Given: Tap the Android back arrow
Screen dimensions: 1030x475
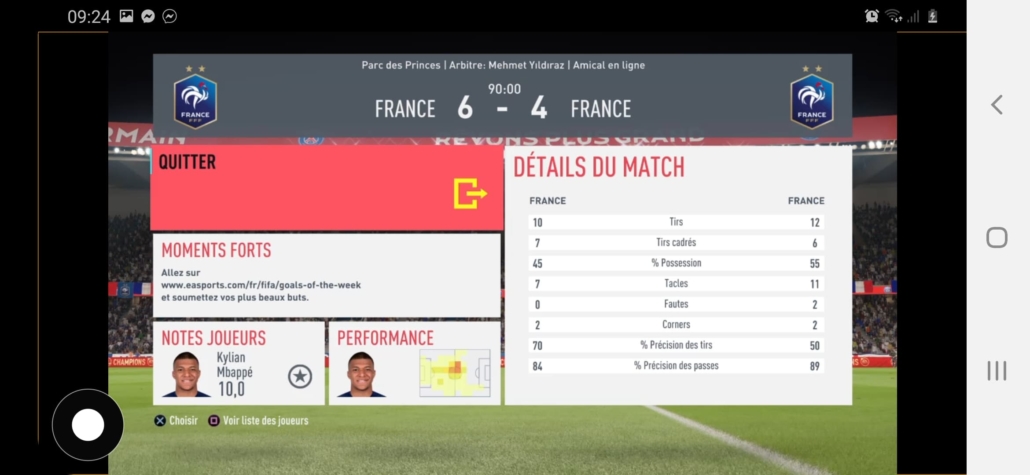Looking at the screenshot, I should [x=996, y=105].
